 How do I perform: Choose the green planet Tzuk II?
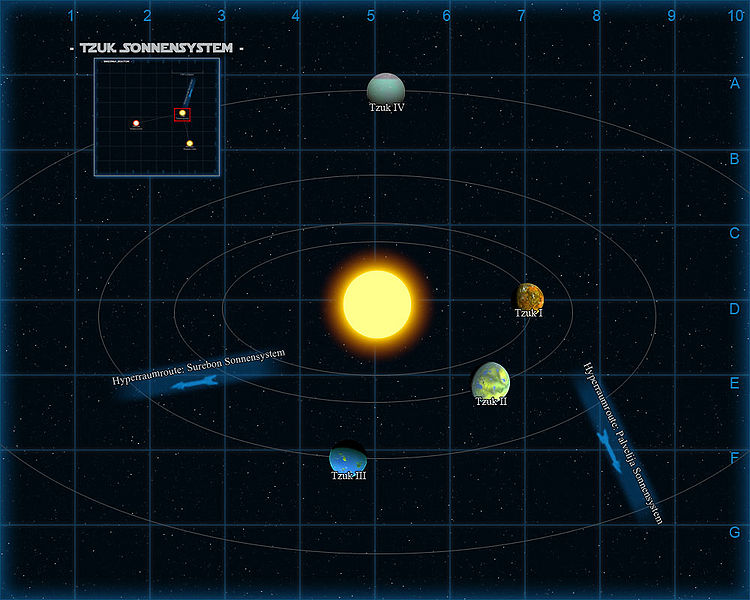491,380
